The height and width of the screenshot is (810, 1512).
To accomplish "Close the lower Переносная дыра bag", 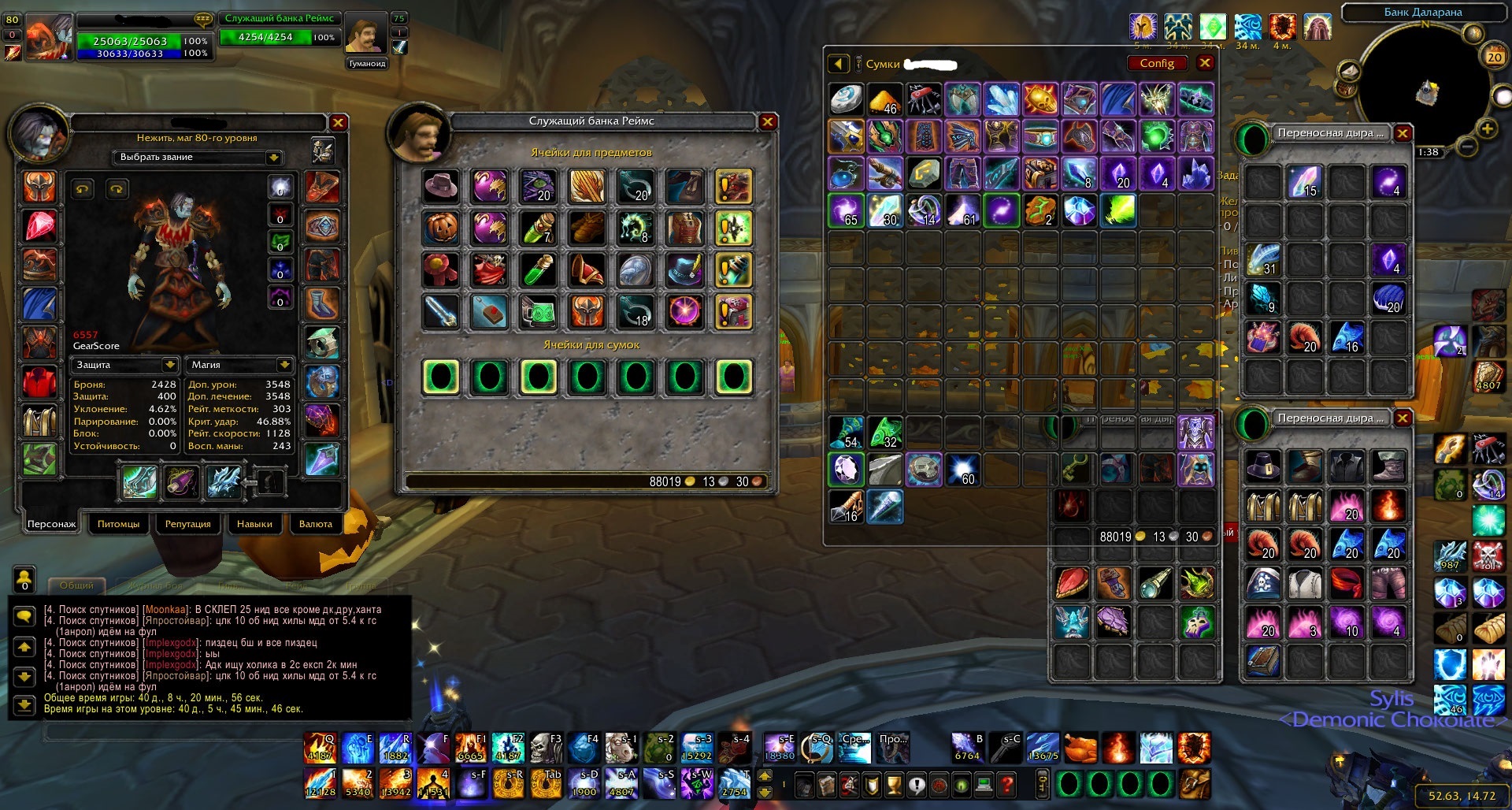I will (x=1402, y=418).
